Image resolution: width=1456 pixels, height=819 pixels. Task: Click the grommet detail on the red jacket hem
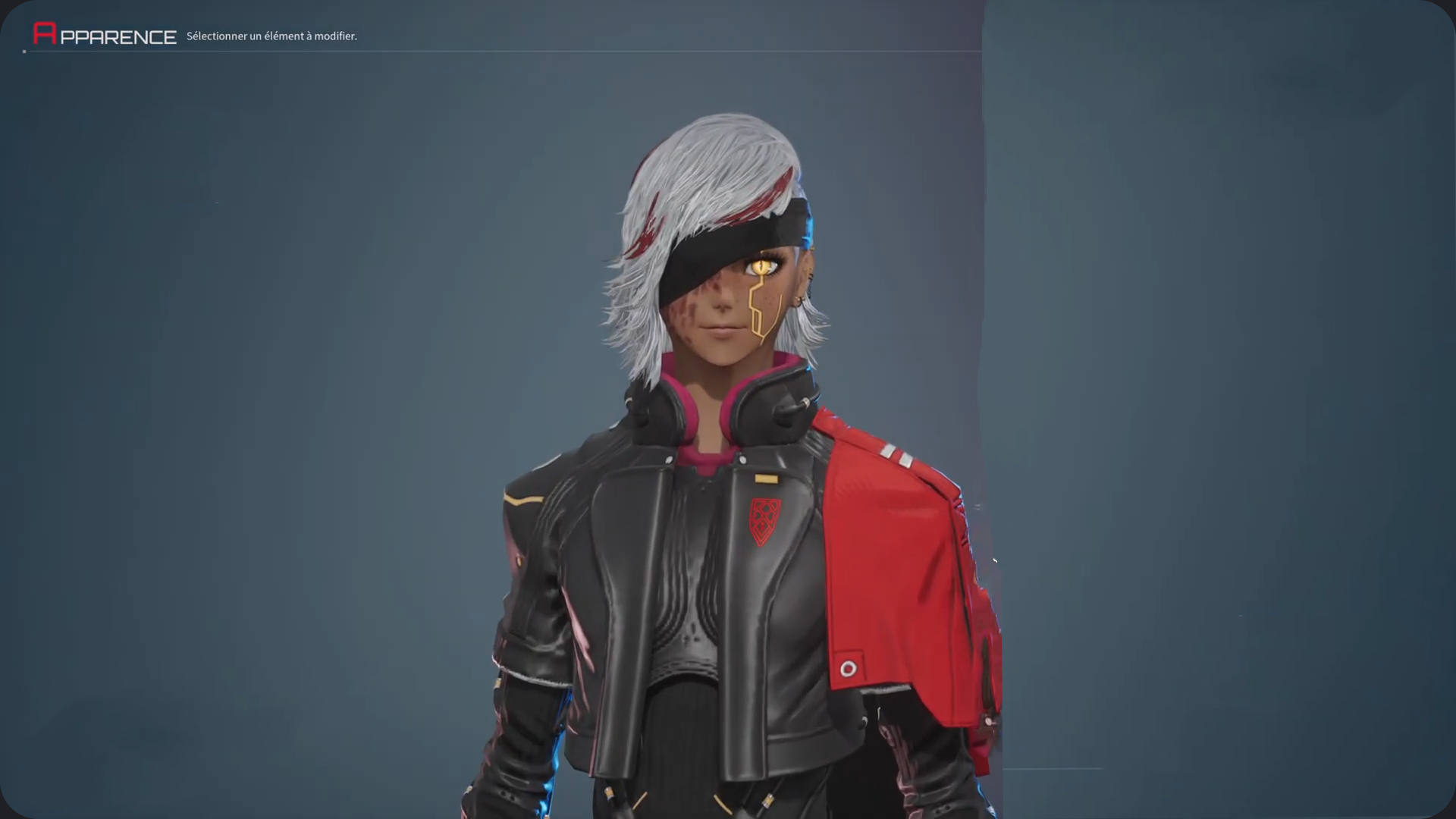[849, 666]
